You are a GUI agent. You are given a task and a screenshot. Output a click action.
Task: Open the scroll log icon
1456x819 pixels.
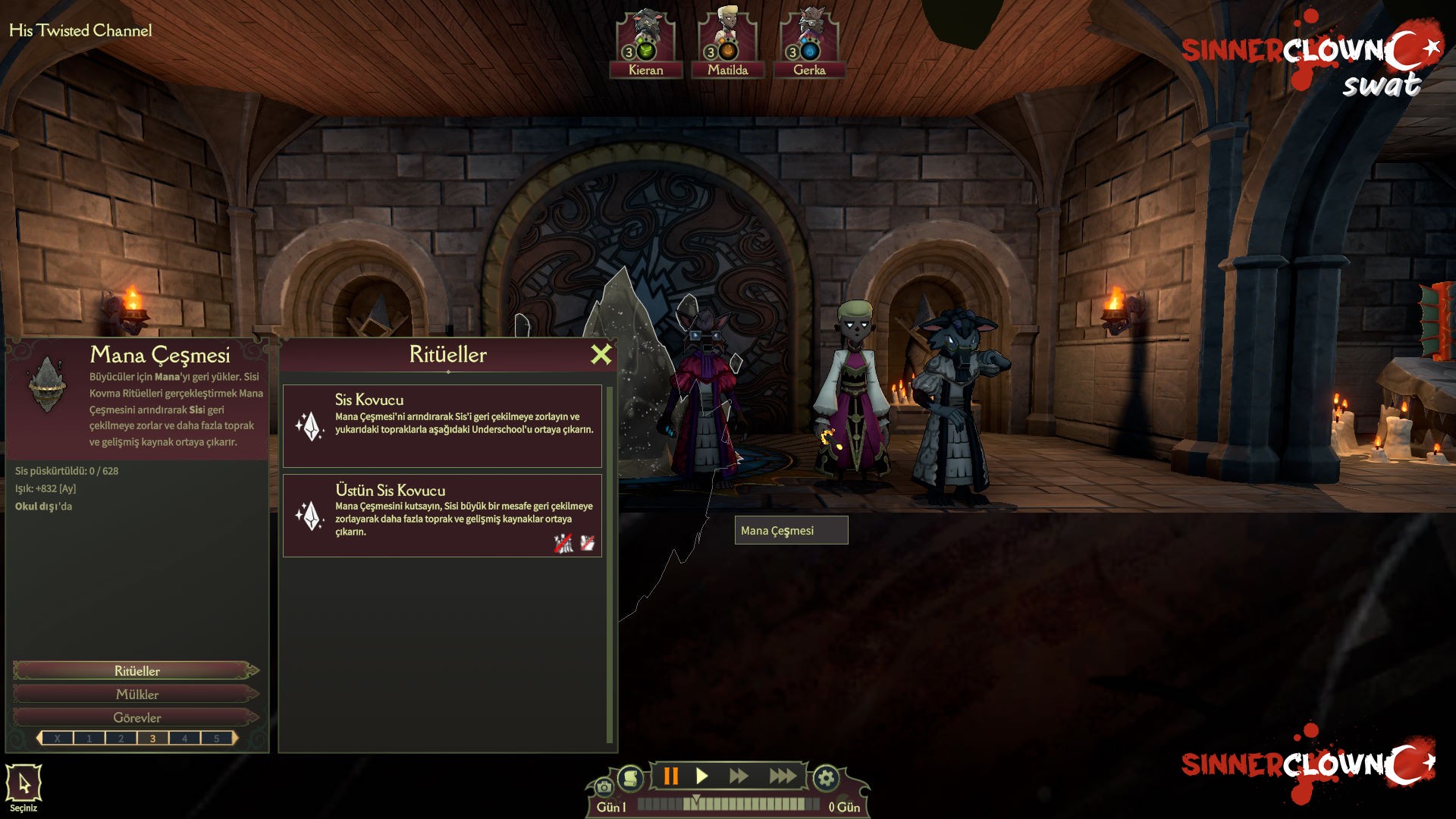[630, 777]
